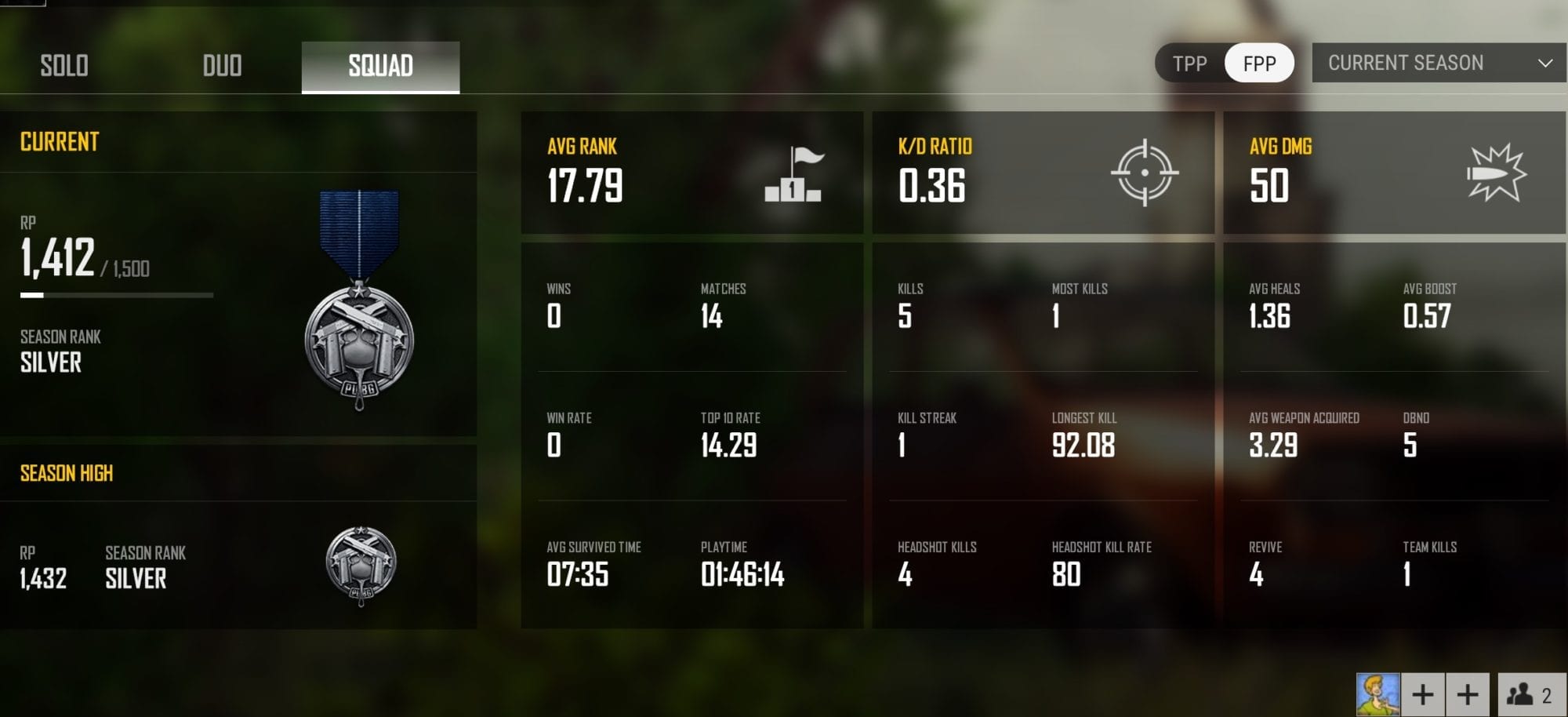Click the K/D RATIO heading label
This screenshot has height=717, width=1568.
[x=935, y=146]
